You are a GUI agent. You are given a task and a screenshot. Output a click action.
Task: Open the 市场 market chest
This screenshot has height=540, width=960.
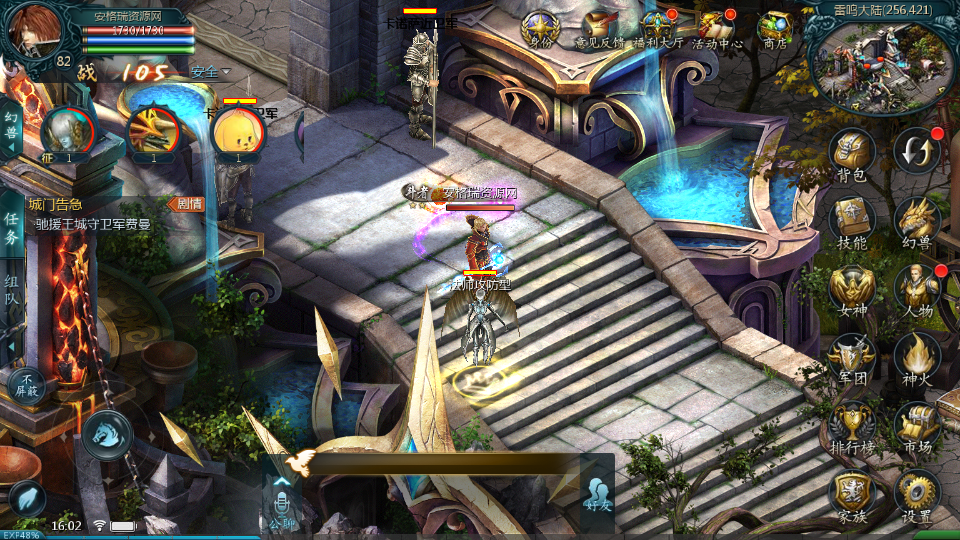point(916,423)
